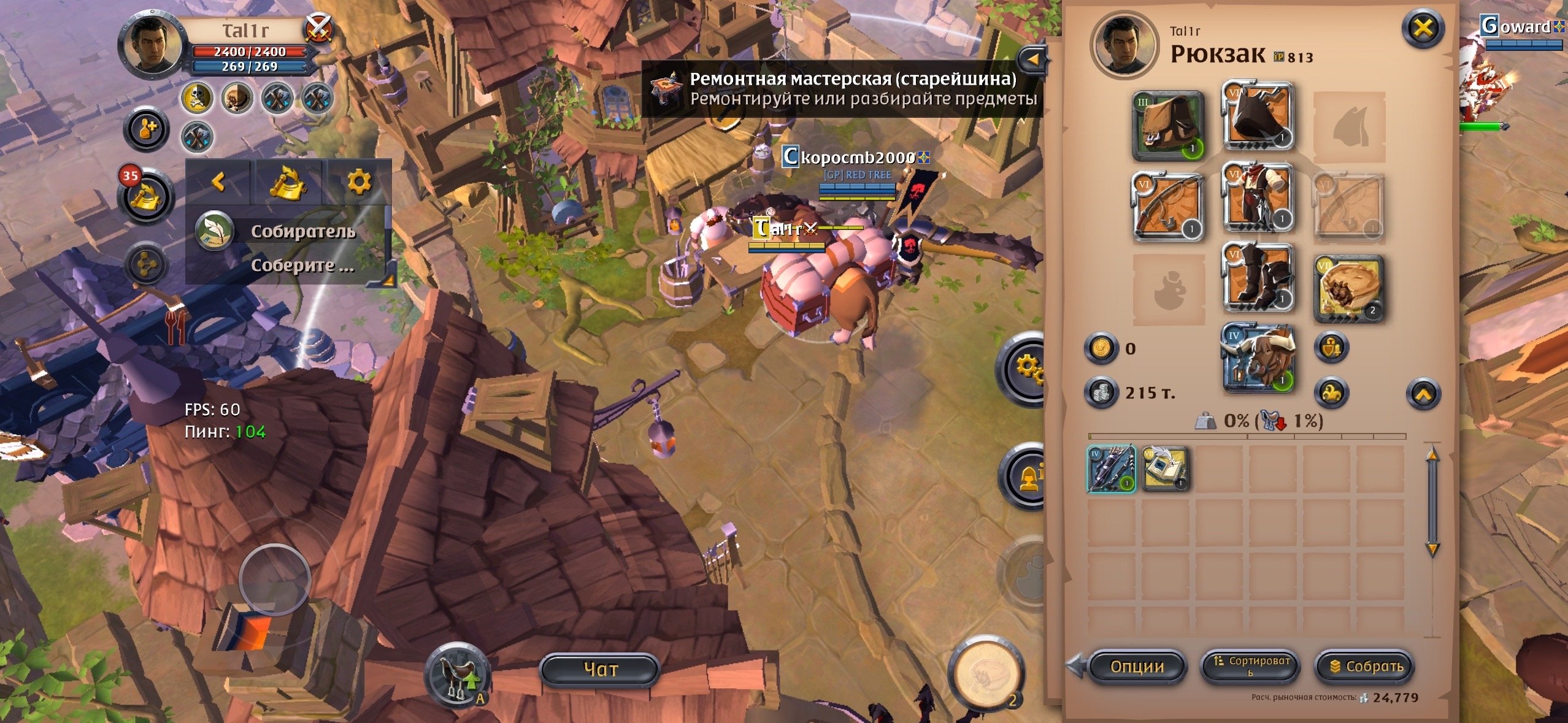The image size is (1568, 723).
Task: Select the equipped boots slot
Action: click(x=1258, y=278)
